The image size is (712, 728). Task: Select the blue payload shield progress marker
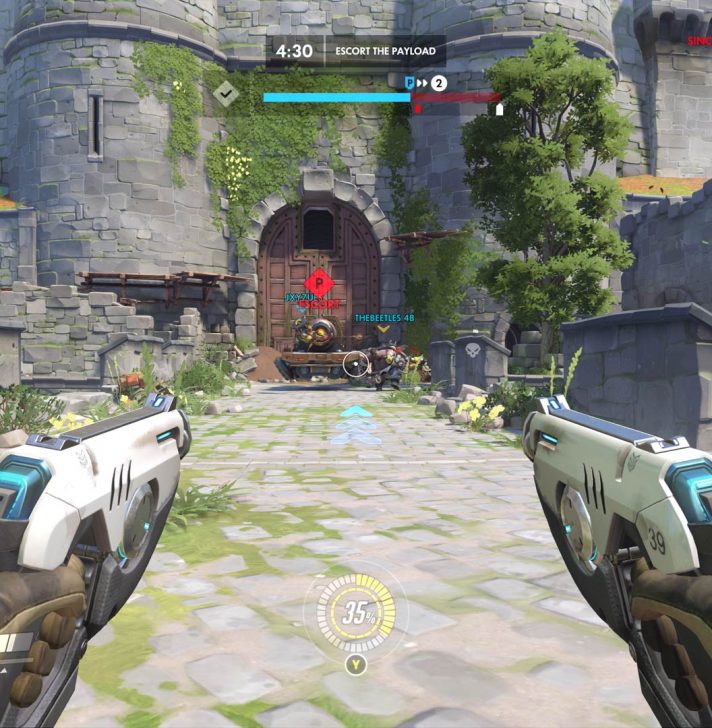(x=409, y=82)
